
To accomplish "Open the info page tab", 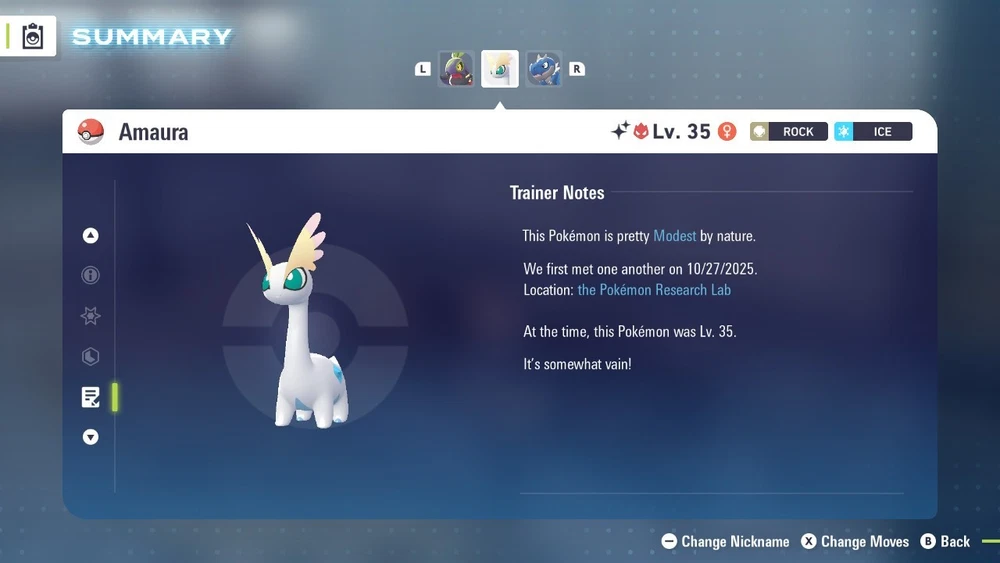I will pyautogui.click(x=91, y=275).
